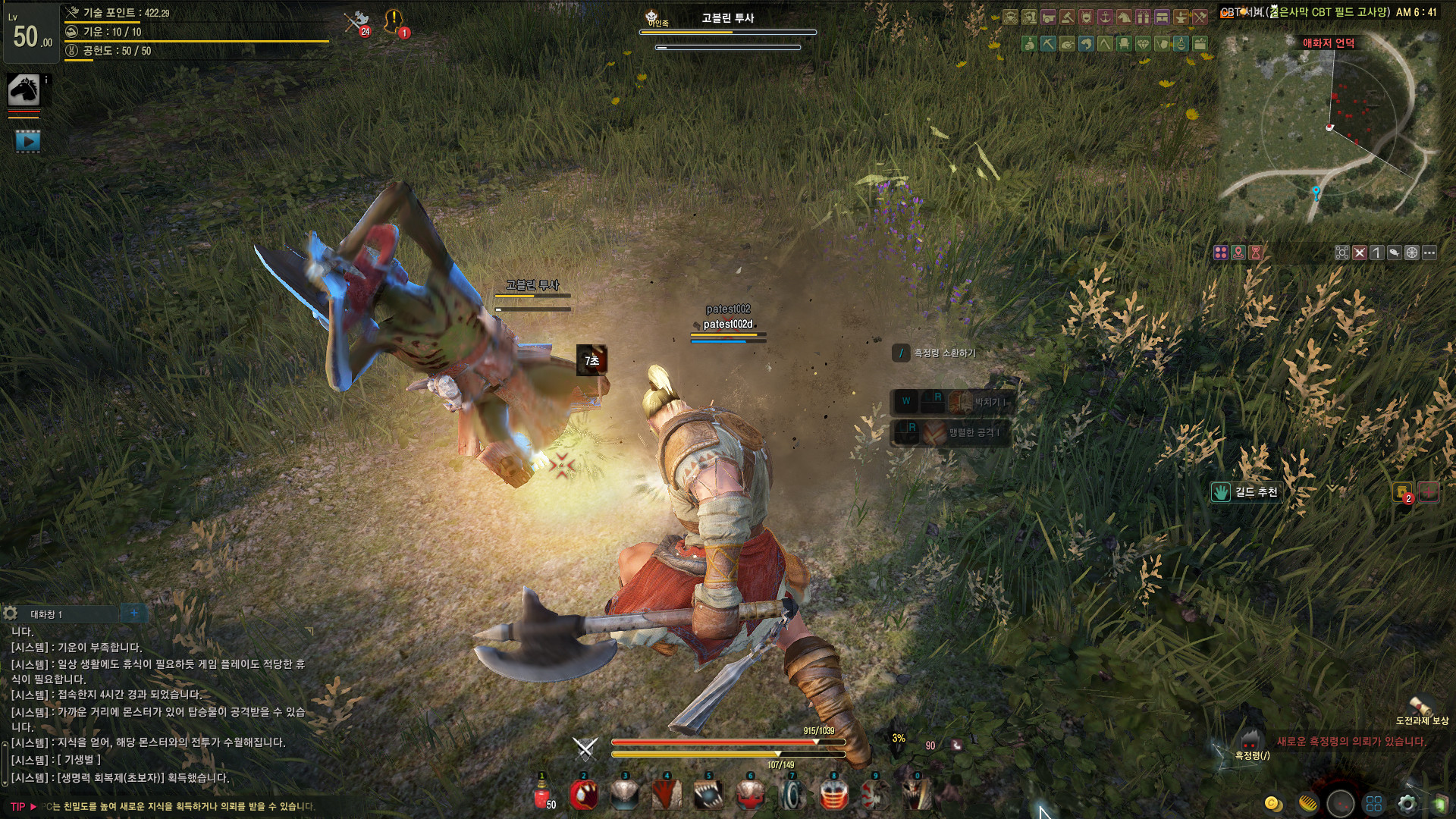Activate the glowing ribcage skill in slot 8
Image resolution: width=1456 pixels, height=819 pixels.
pyautogui.click(x=833, y=795)
